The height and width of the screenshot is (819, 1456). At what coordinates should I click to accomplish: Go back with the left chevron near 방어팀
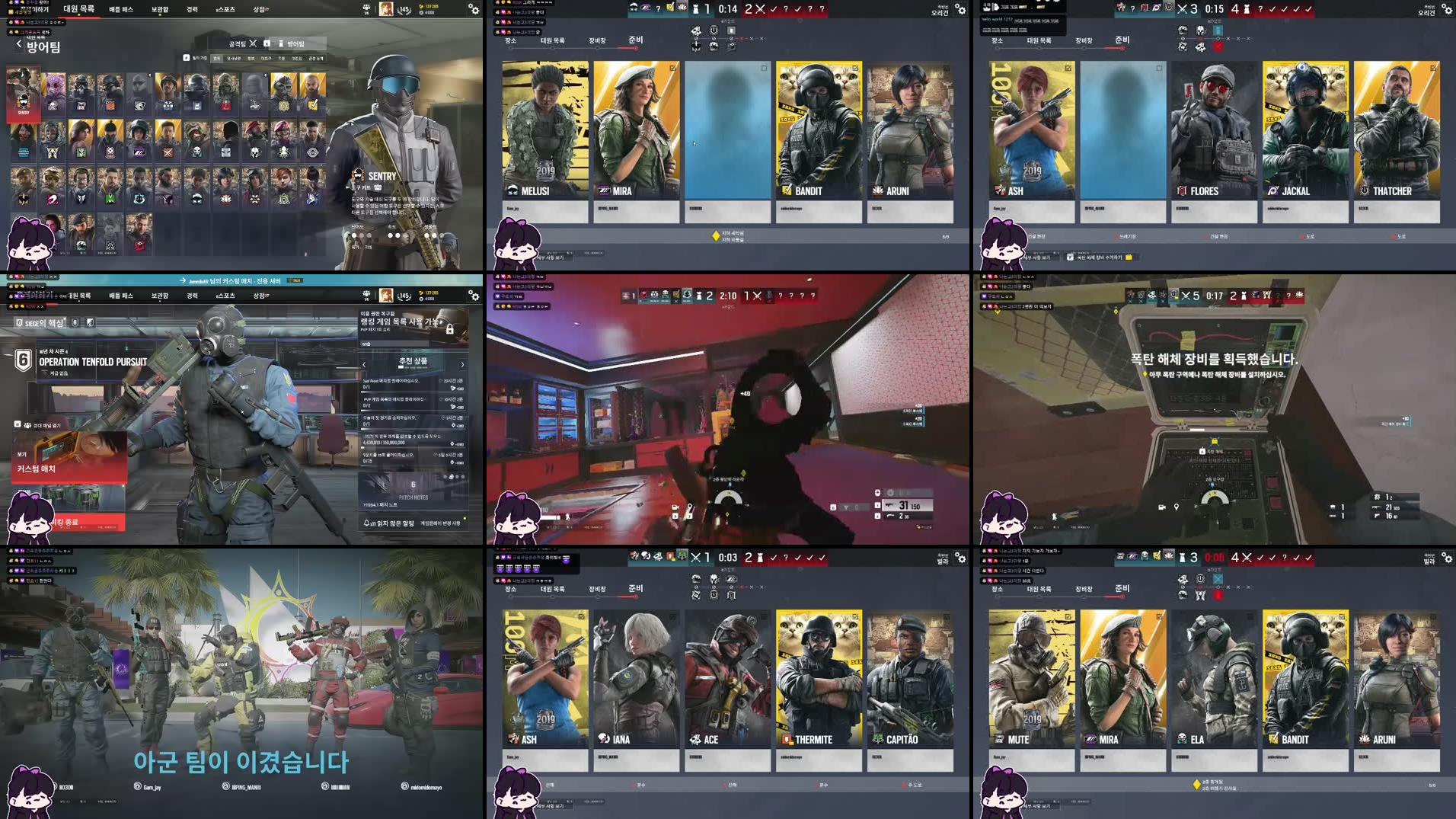tap(18, 43)
